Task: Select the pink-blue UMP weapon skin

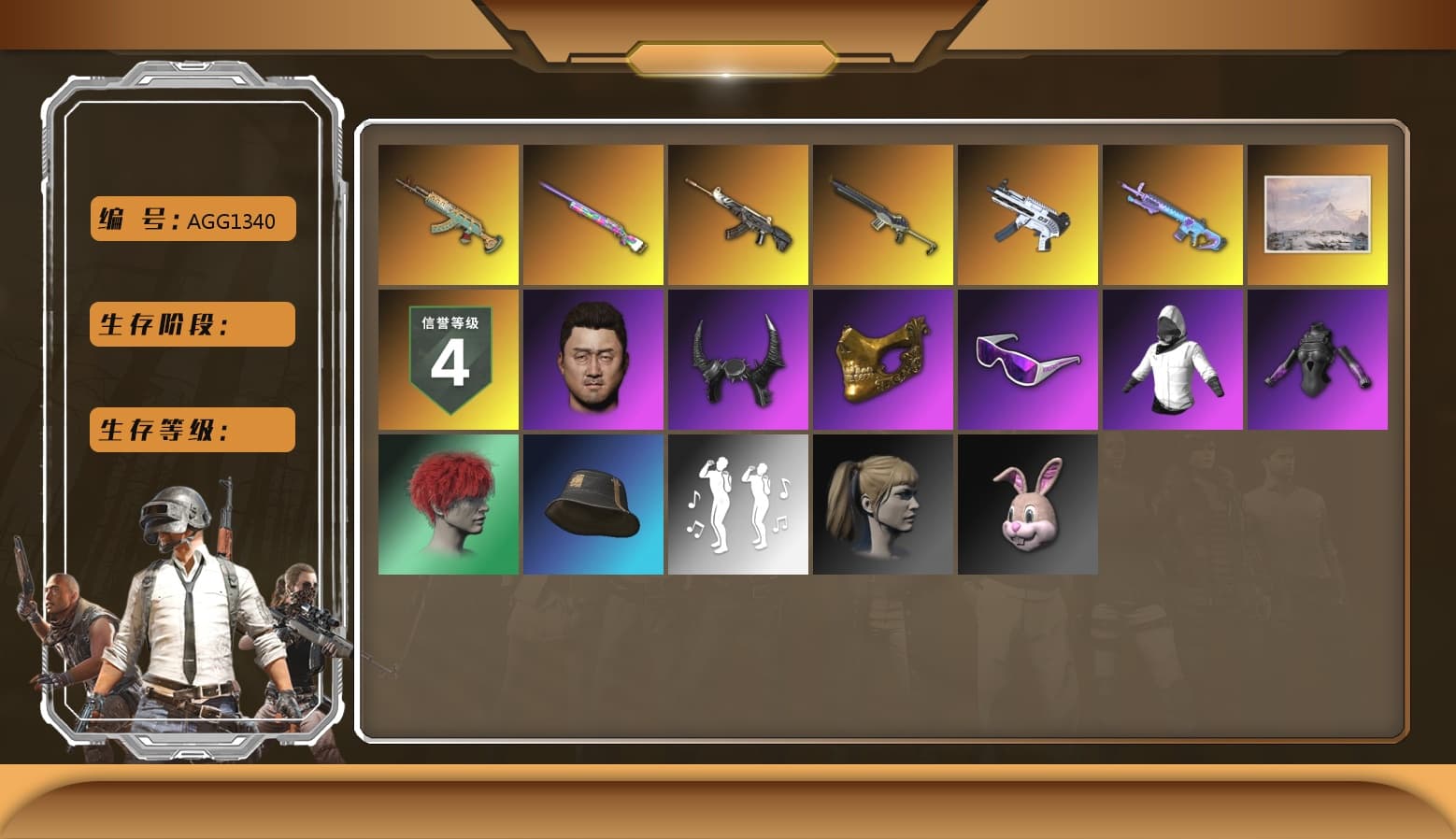Action: [1173, 214]
